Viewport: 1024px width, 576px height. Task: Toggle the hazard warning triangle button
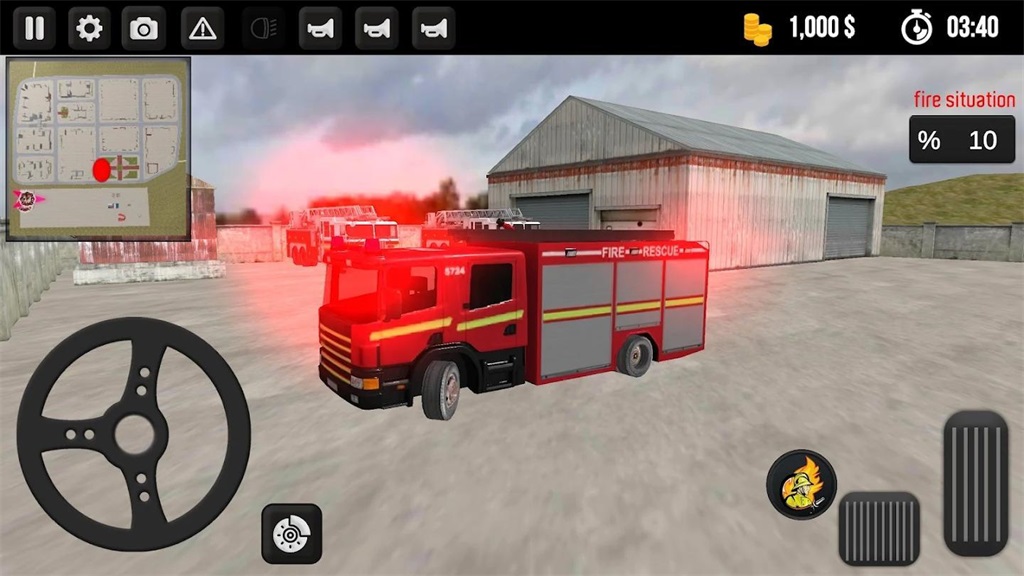(x=202, y=28)
